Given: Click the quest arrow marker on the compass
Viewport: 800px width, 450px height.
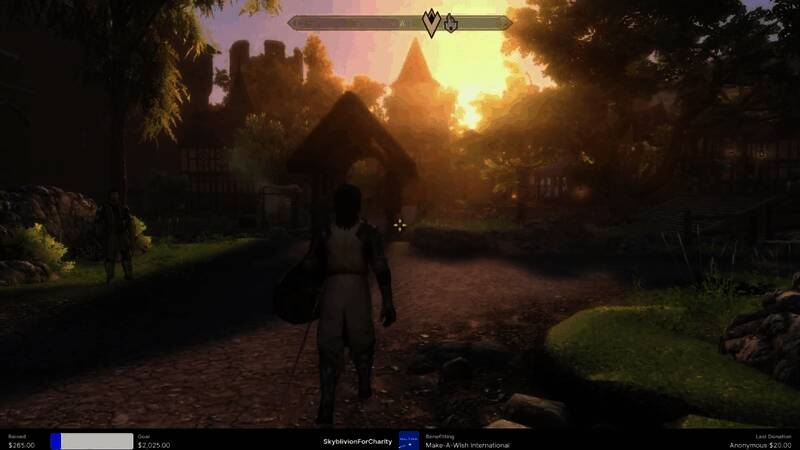Looking at the screenshot, I should point(432,23).
